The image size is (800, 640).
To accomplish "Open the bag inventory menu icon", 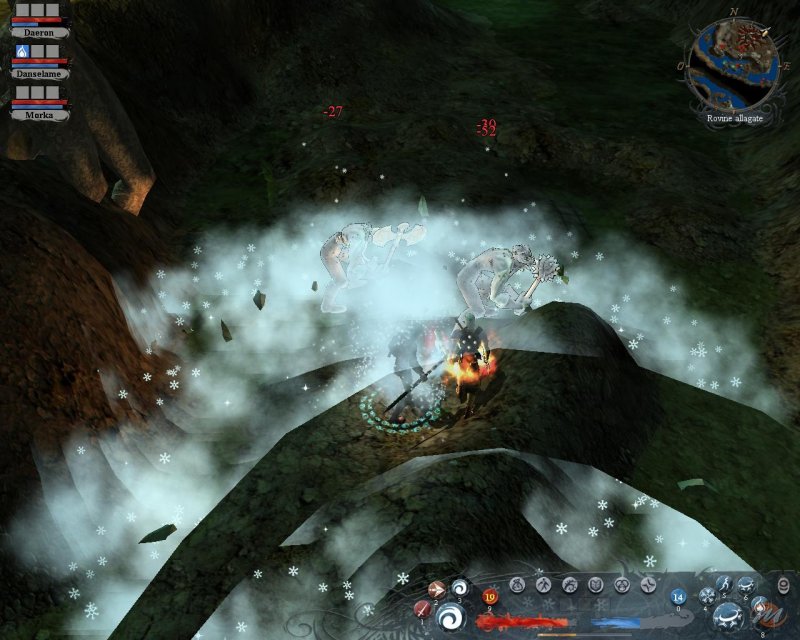I will (x=518, y=584).
